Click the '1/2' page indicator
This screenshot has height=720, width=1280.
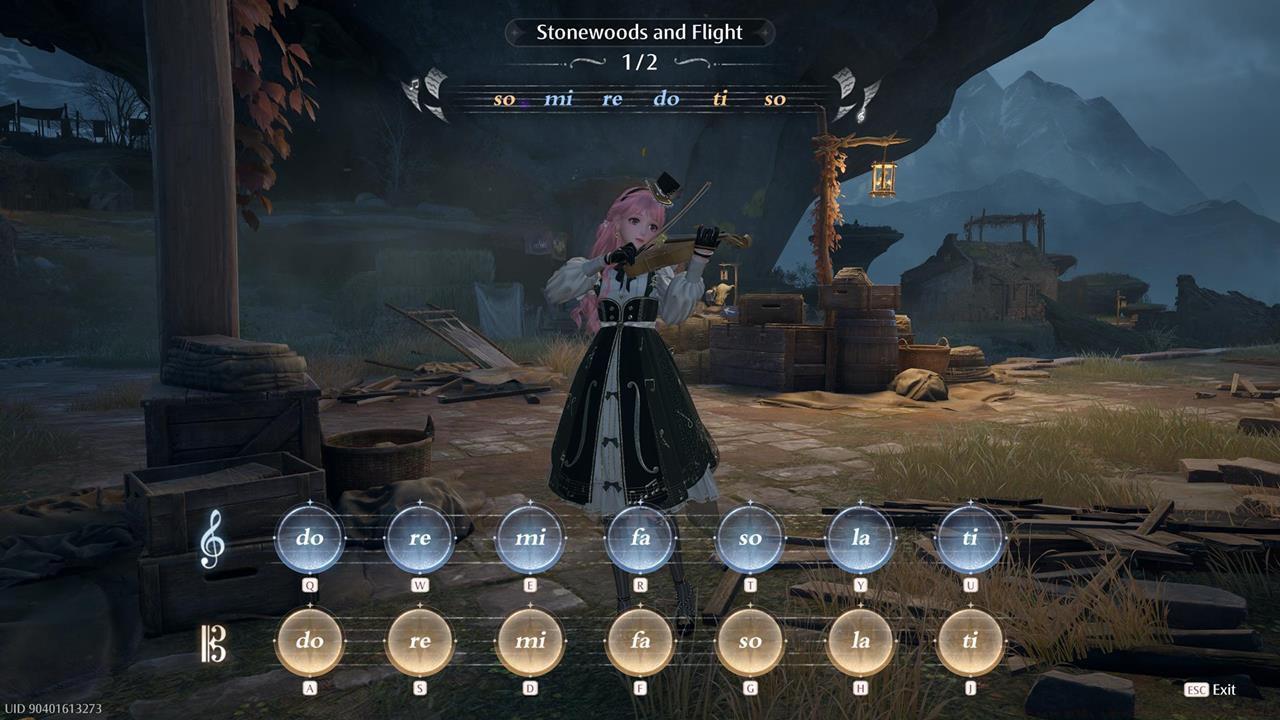pyautogui.click(x=640, y=62)
